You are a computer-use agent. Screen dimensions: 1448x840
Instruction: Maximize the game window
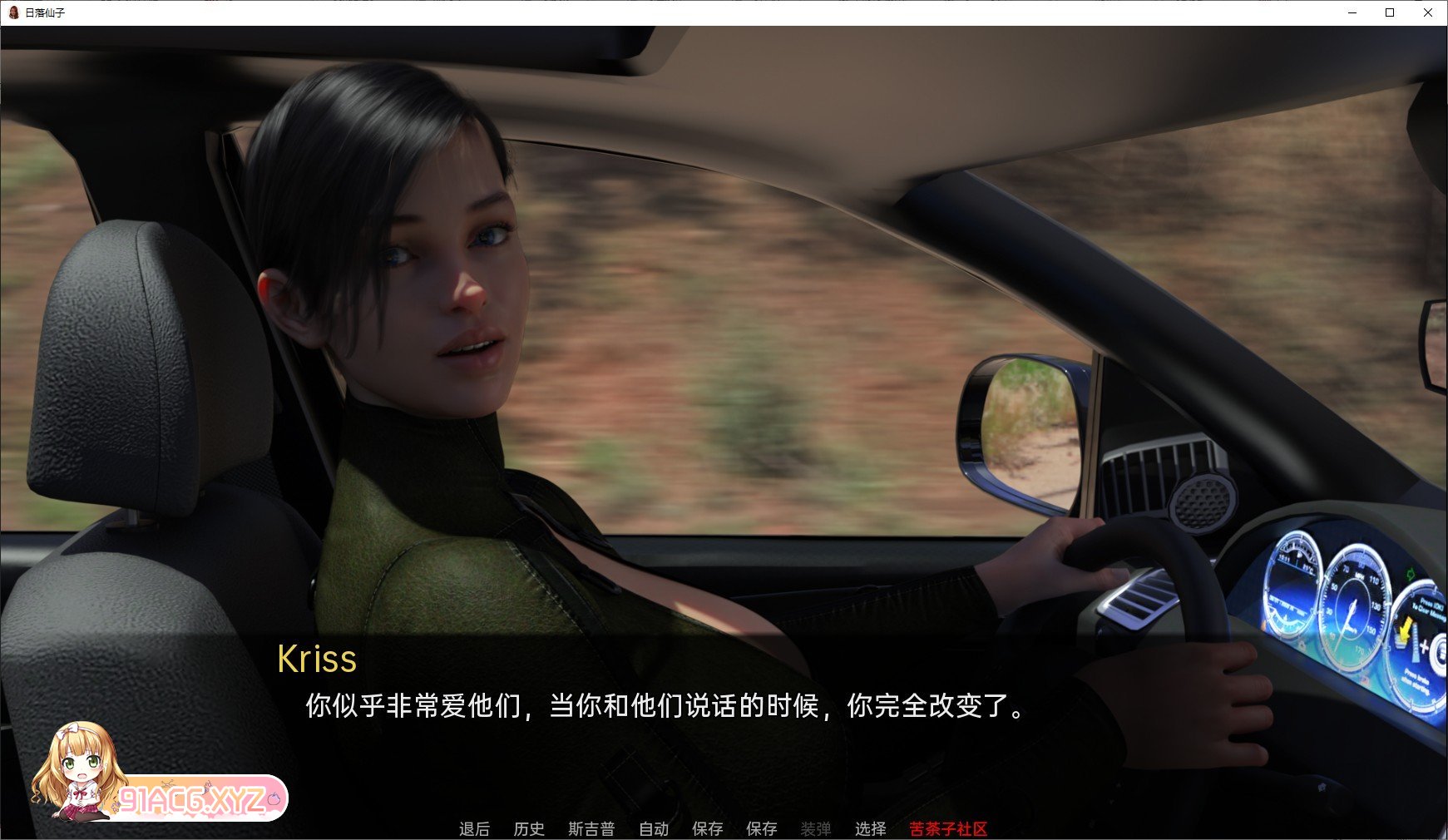pos(1388,12)
